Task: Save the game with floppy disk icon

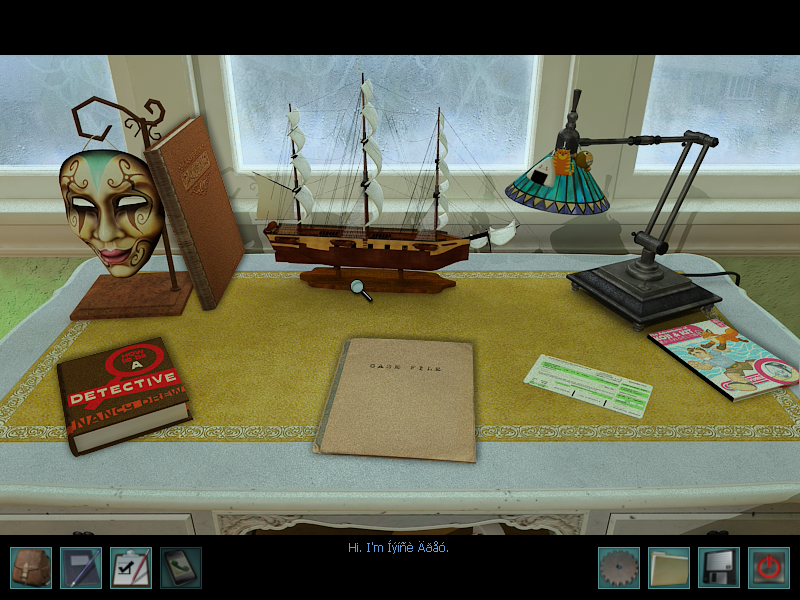Action: pyautogui.click(x=718, y=567)
